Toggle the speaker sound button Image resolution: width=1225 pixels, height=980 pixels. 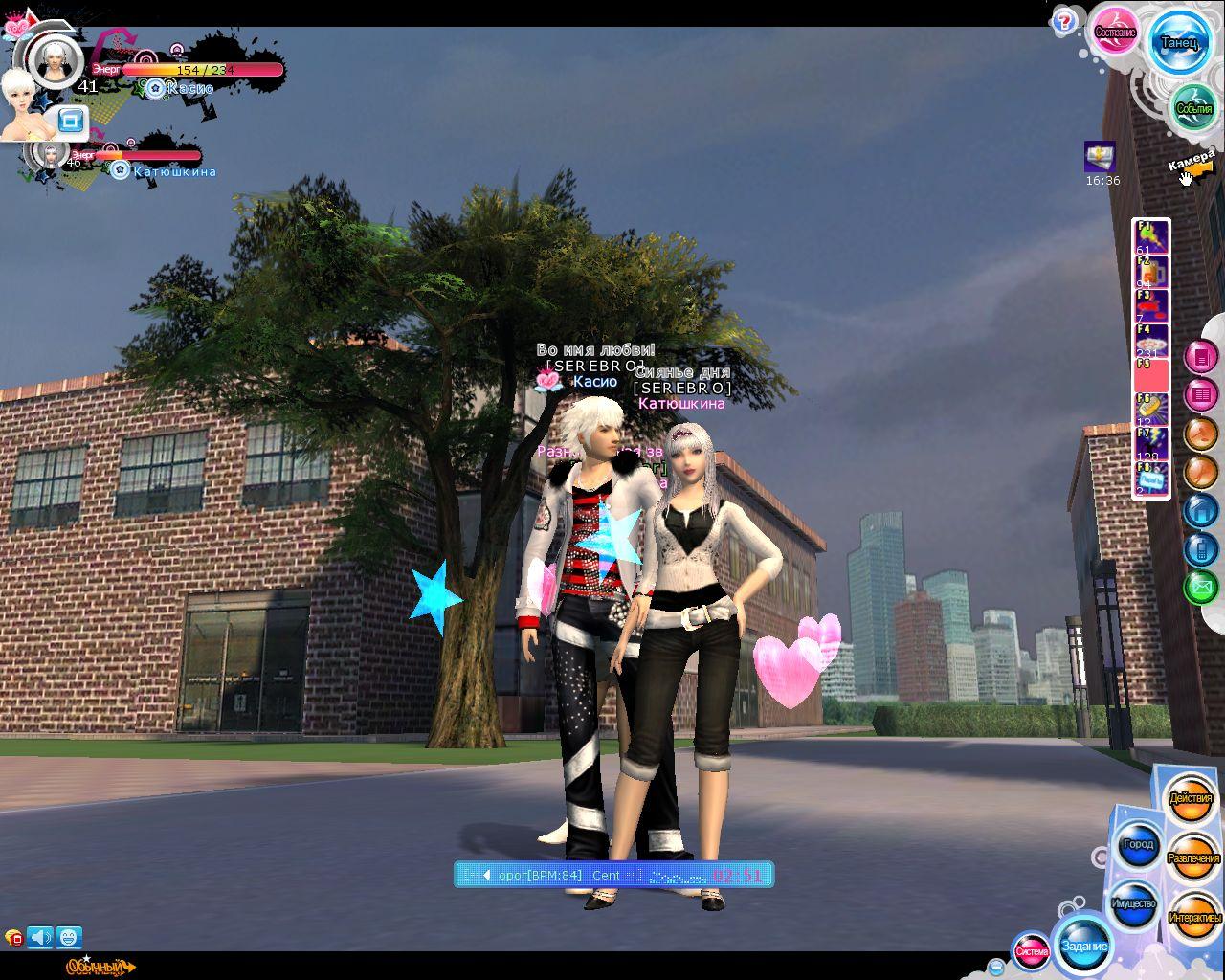tap(40, 937)
